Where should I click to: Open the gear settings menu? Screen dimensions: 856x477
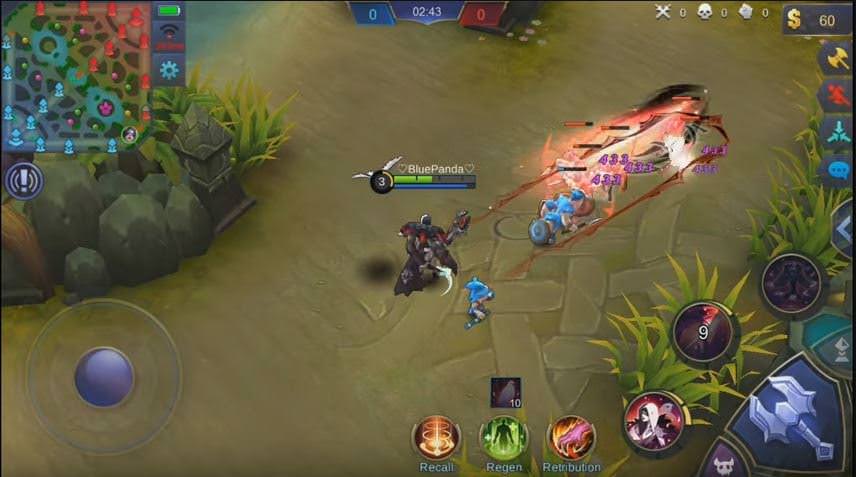click(x=169, y=69)
